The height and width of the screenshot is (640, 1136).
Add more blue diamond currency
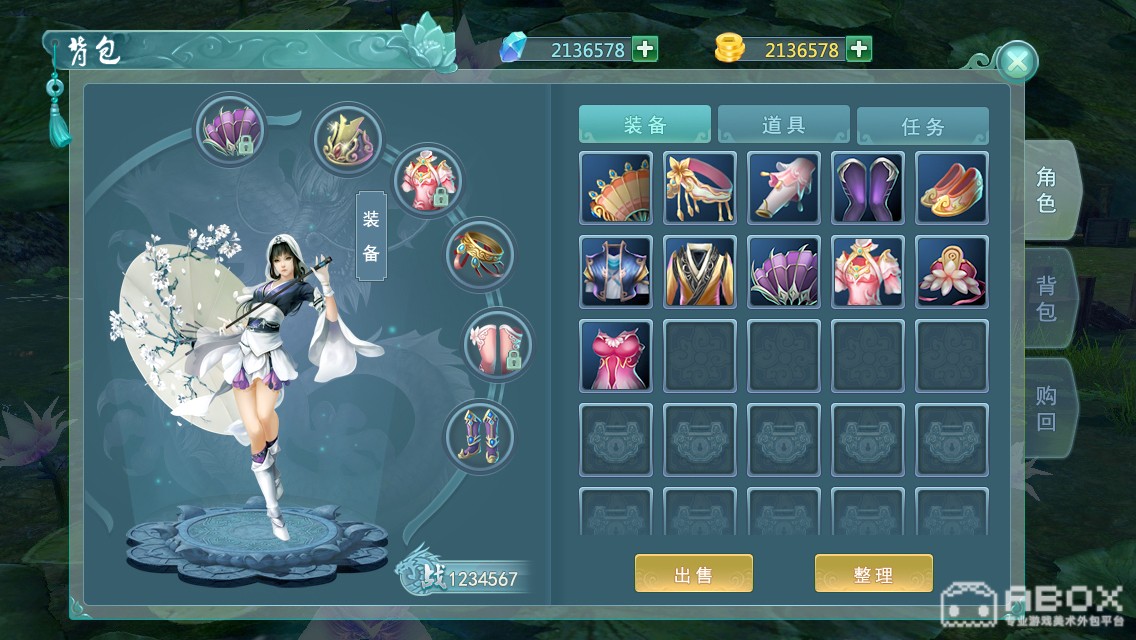(645, 49)
